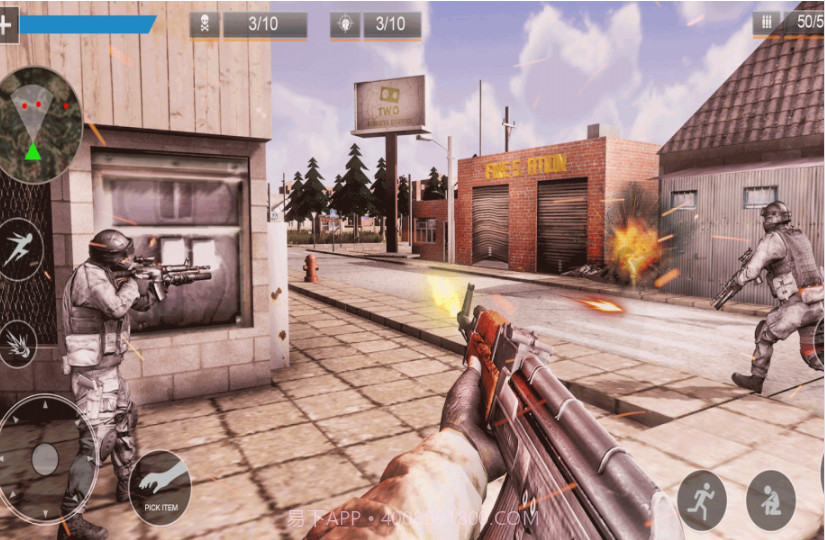Select the skull kill counter icon
The image size is (825, 540).
(204, 25)
